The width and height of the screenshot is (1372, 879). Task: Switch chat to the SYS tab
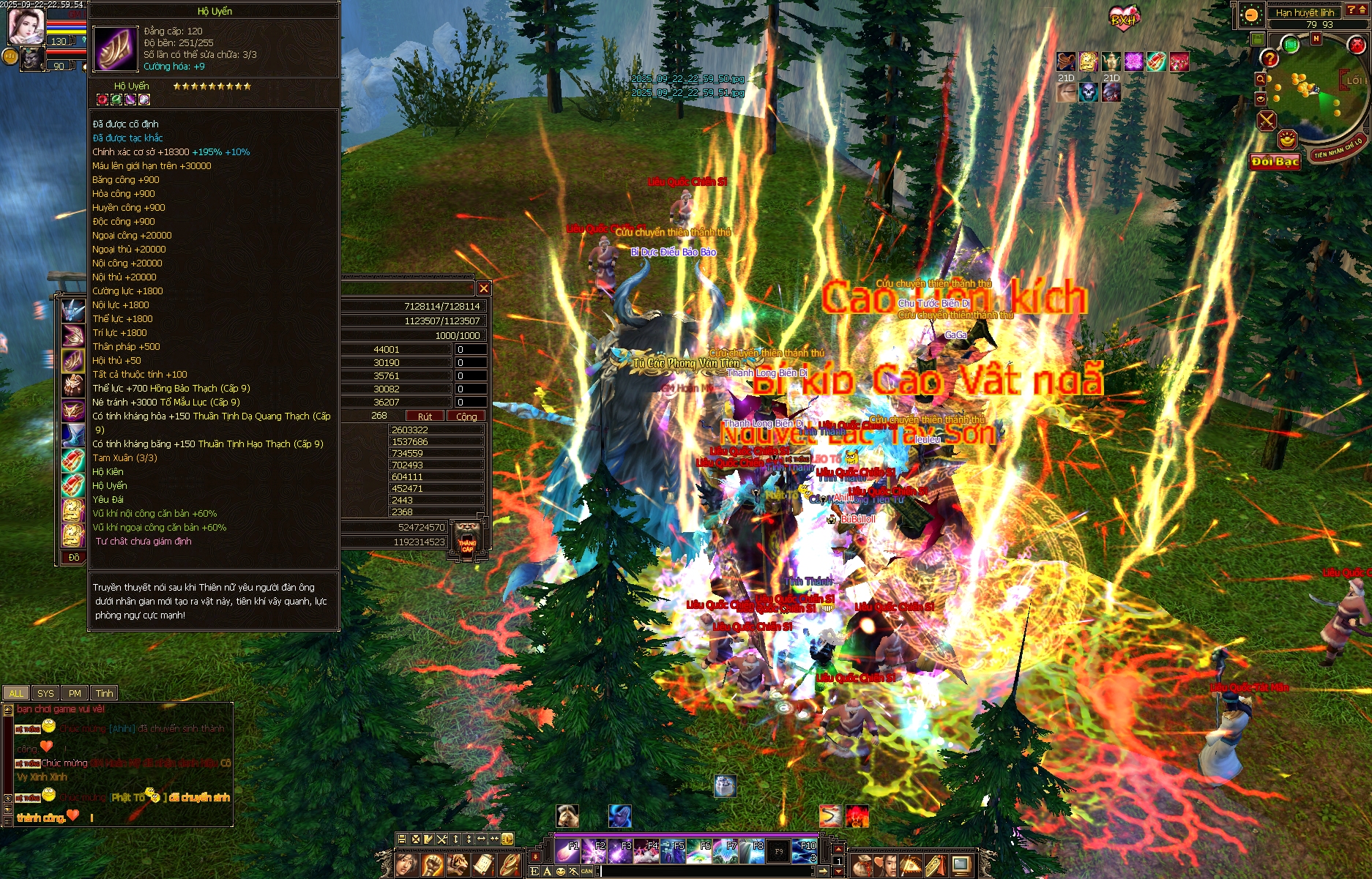[x=45, y=693]
